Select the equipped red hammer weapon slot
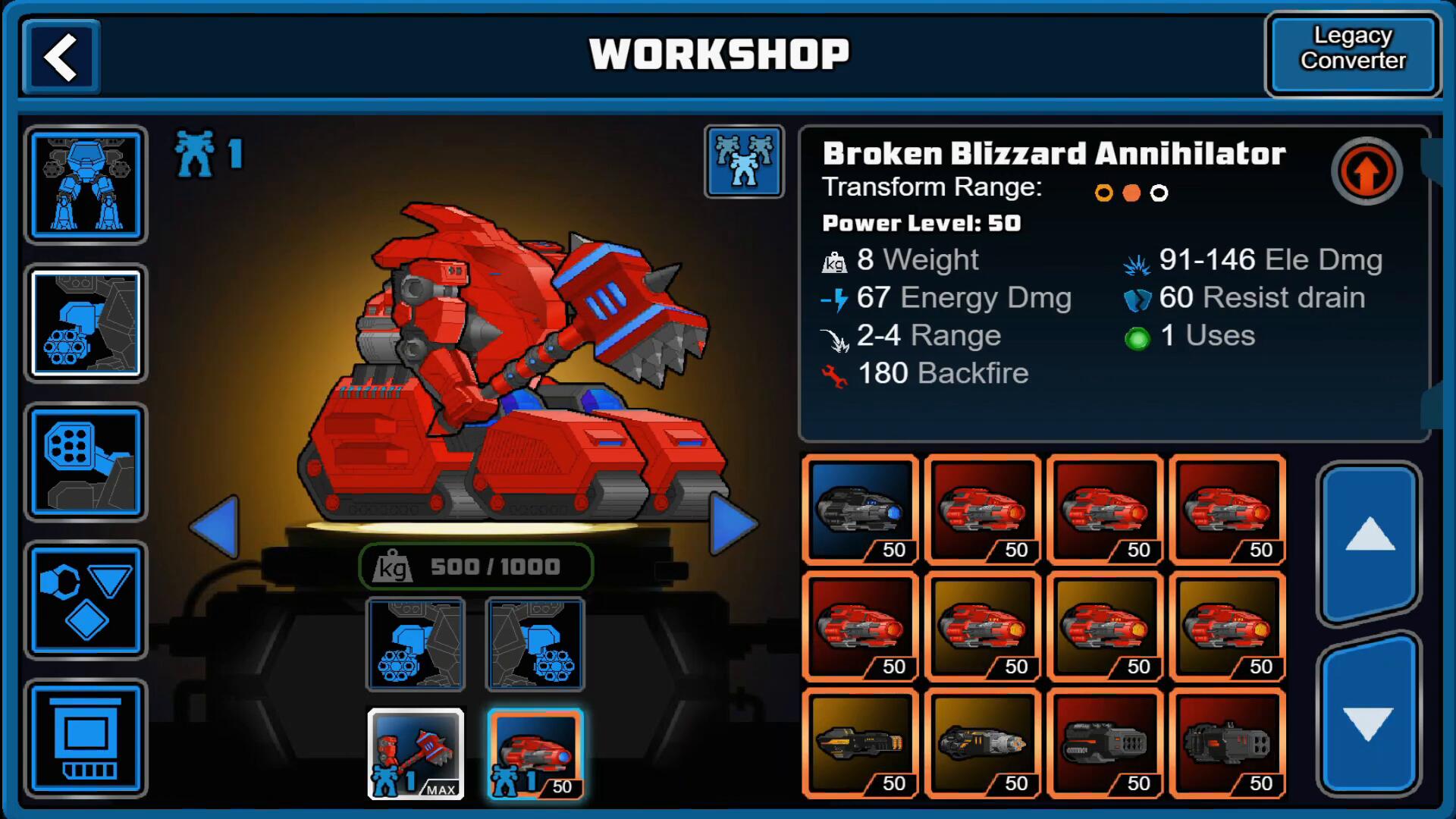 coord(416,754)
